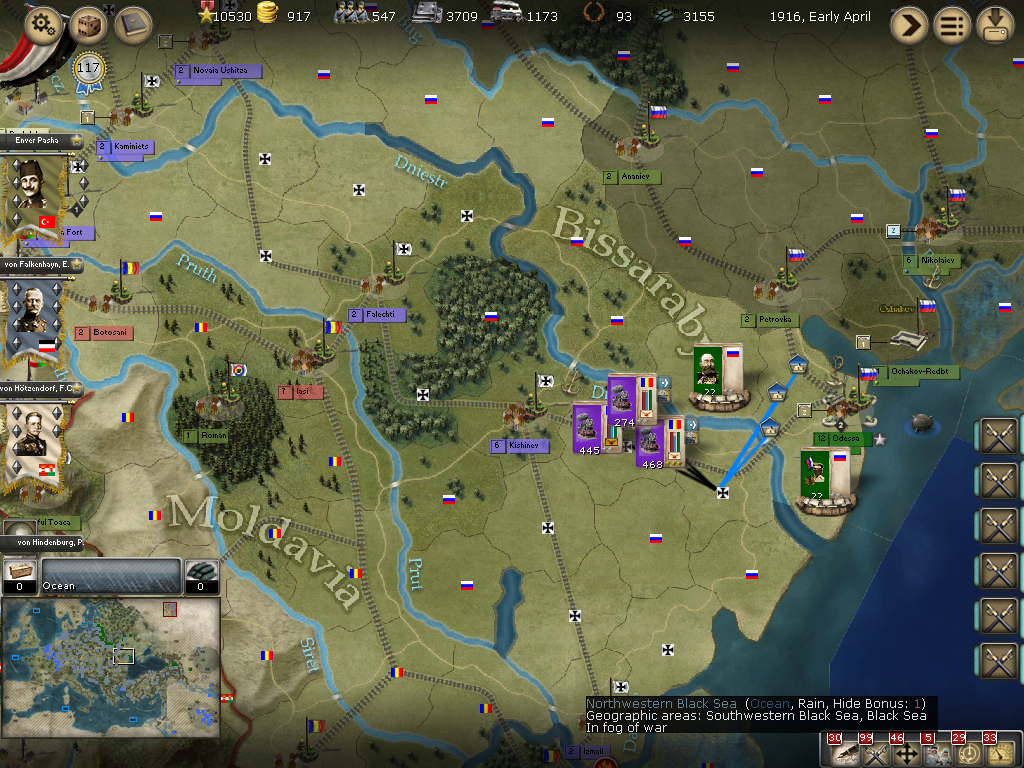This screenshot has width=1024, height=768.
Task: Open the book ledger button
Action: click(133, 26)
